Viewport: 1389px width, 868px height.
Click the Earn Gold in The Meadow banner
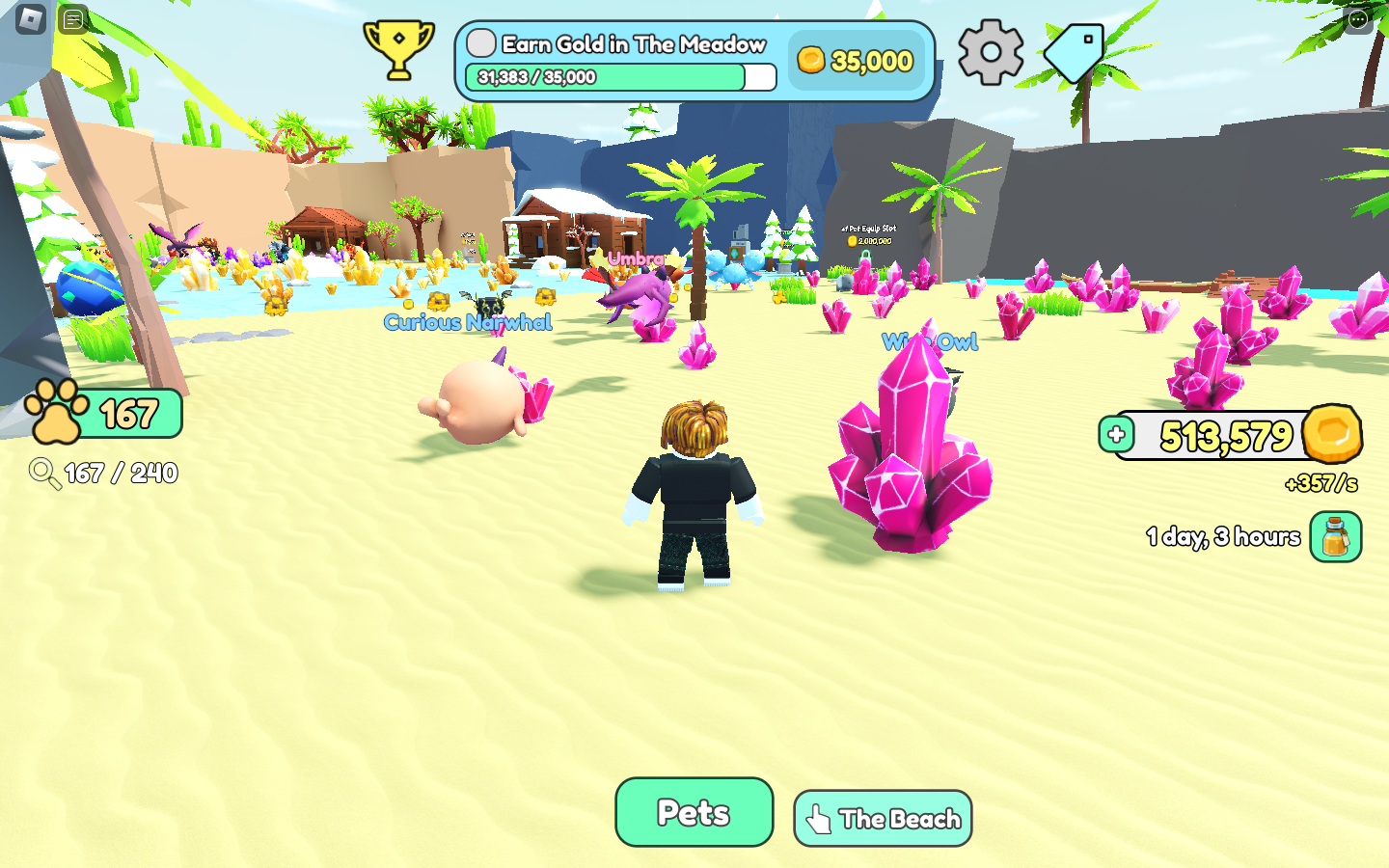[632, 44]
